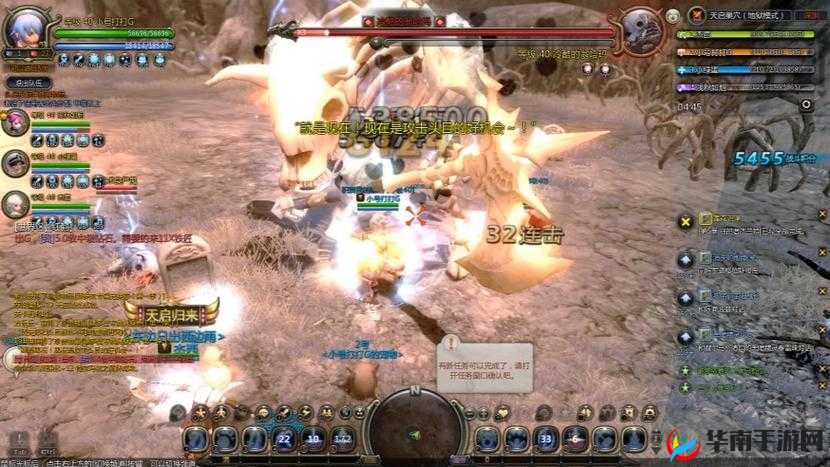
Task: Click the player character portrait
Action: 25,29
